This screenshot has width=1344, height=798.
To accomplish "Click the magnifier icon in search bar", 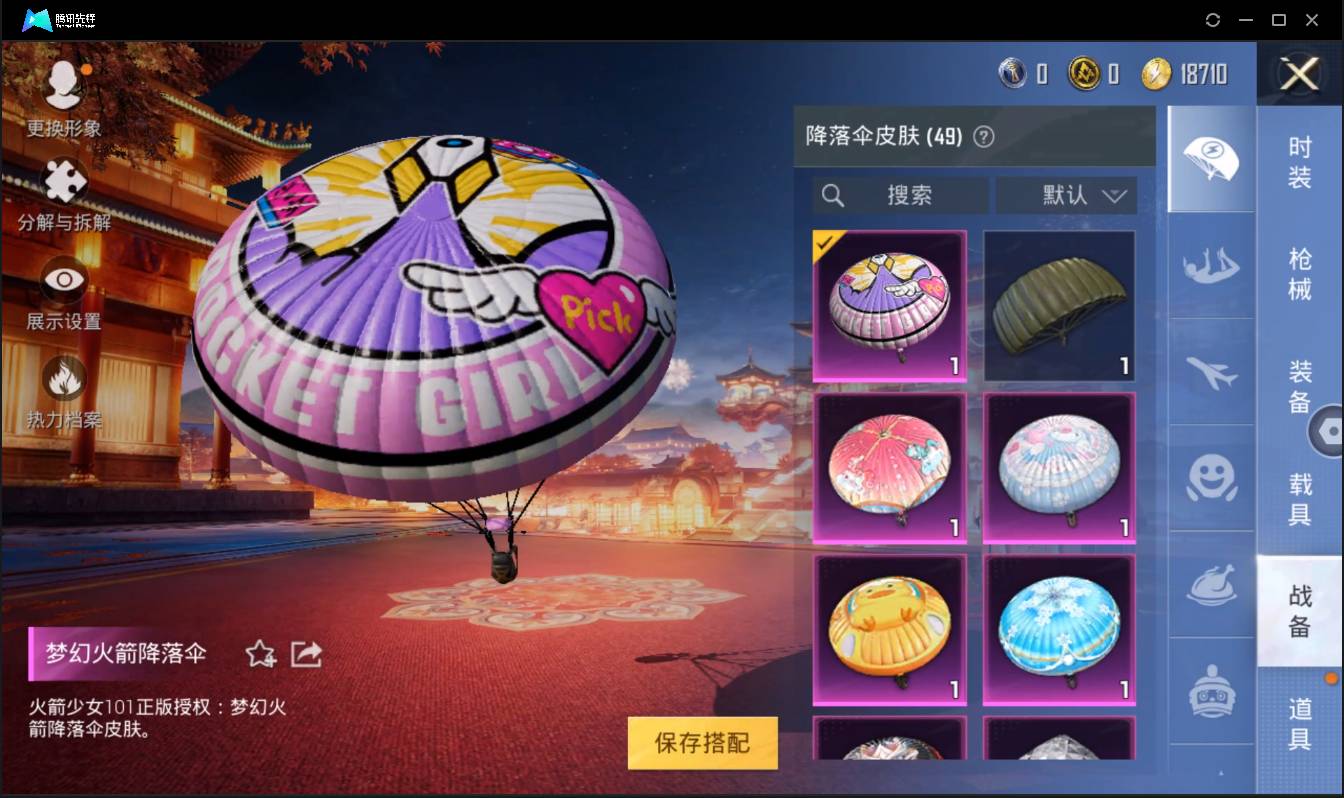I will point(834,195).
